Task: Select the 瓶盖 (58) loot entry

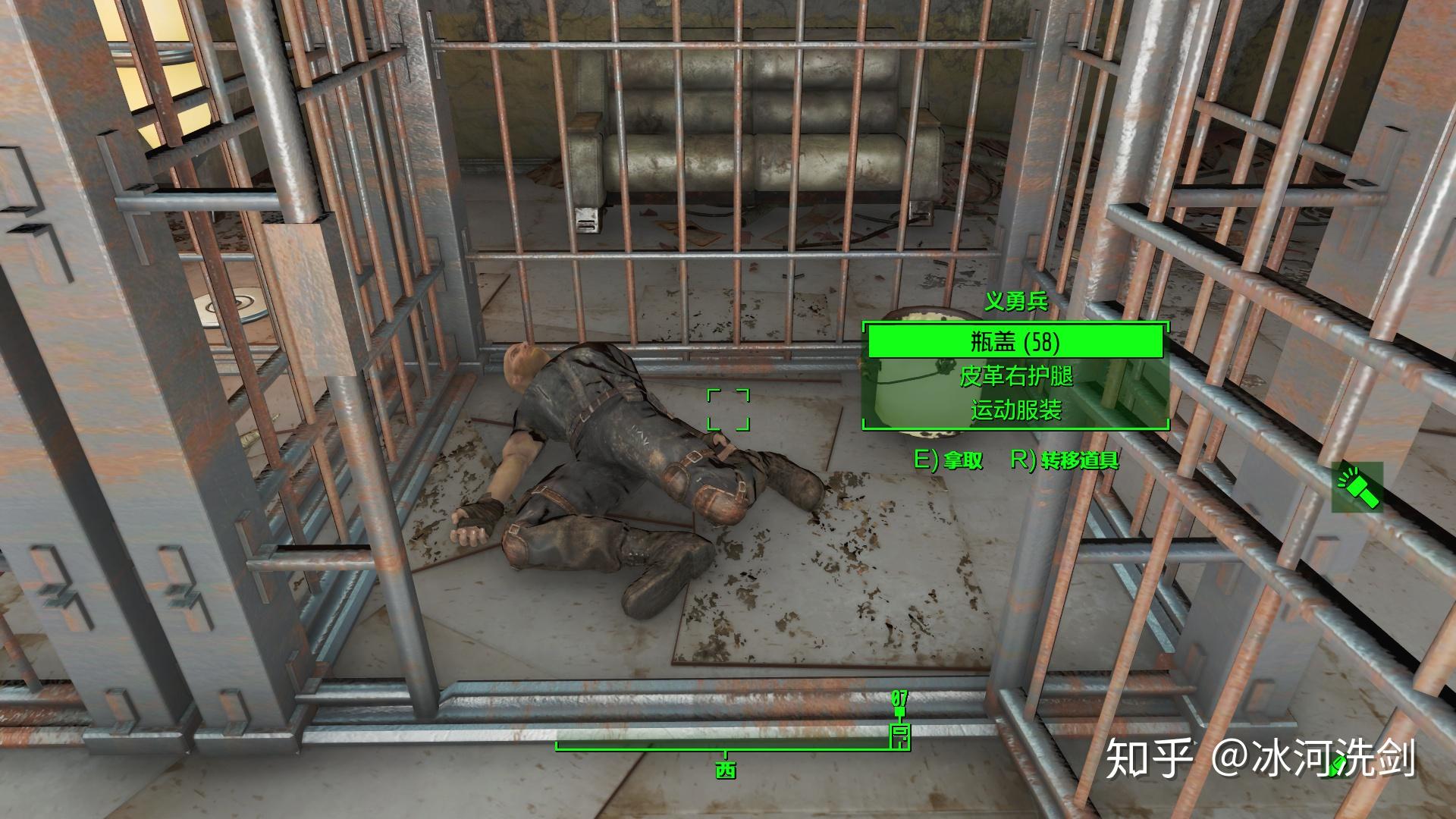Action: pos(1015,342)
